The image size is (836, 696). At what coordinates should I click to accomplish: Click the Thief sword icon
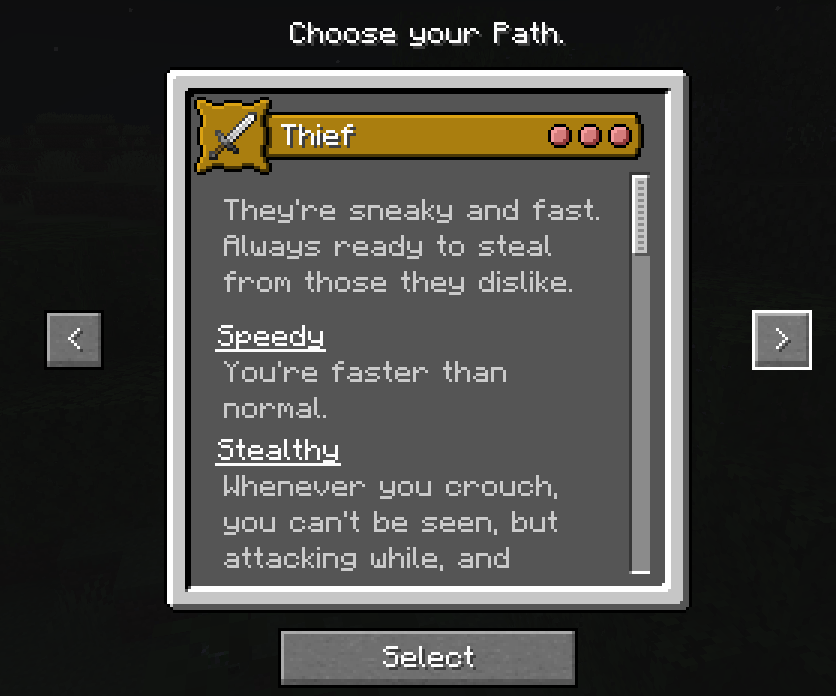point(233,134)
